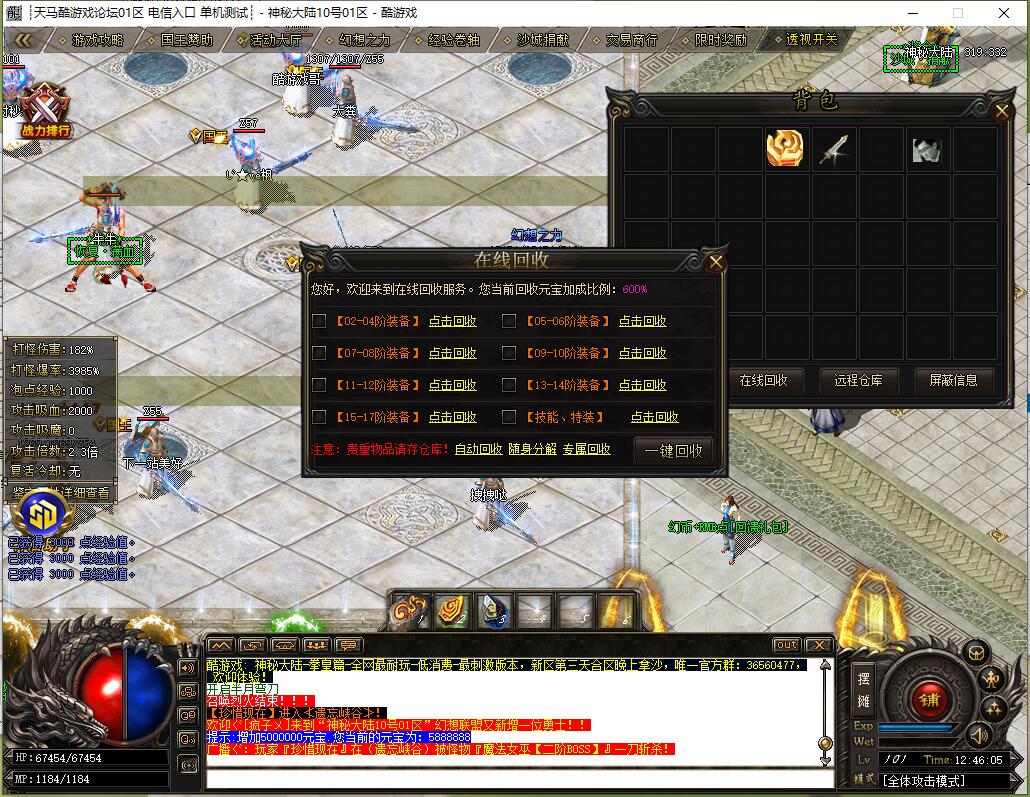1030x797 pixels.
Task: Tick the 技能、特装 checkbox
Action: pos(509,417)
